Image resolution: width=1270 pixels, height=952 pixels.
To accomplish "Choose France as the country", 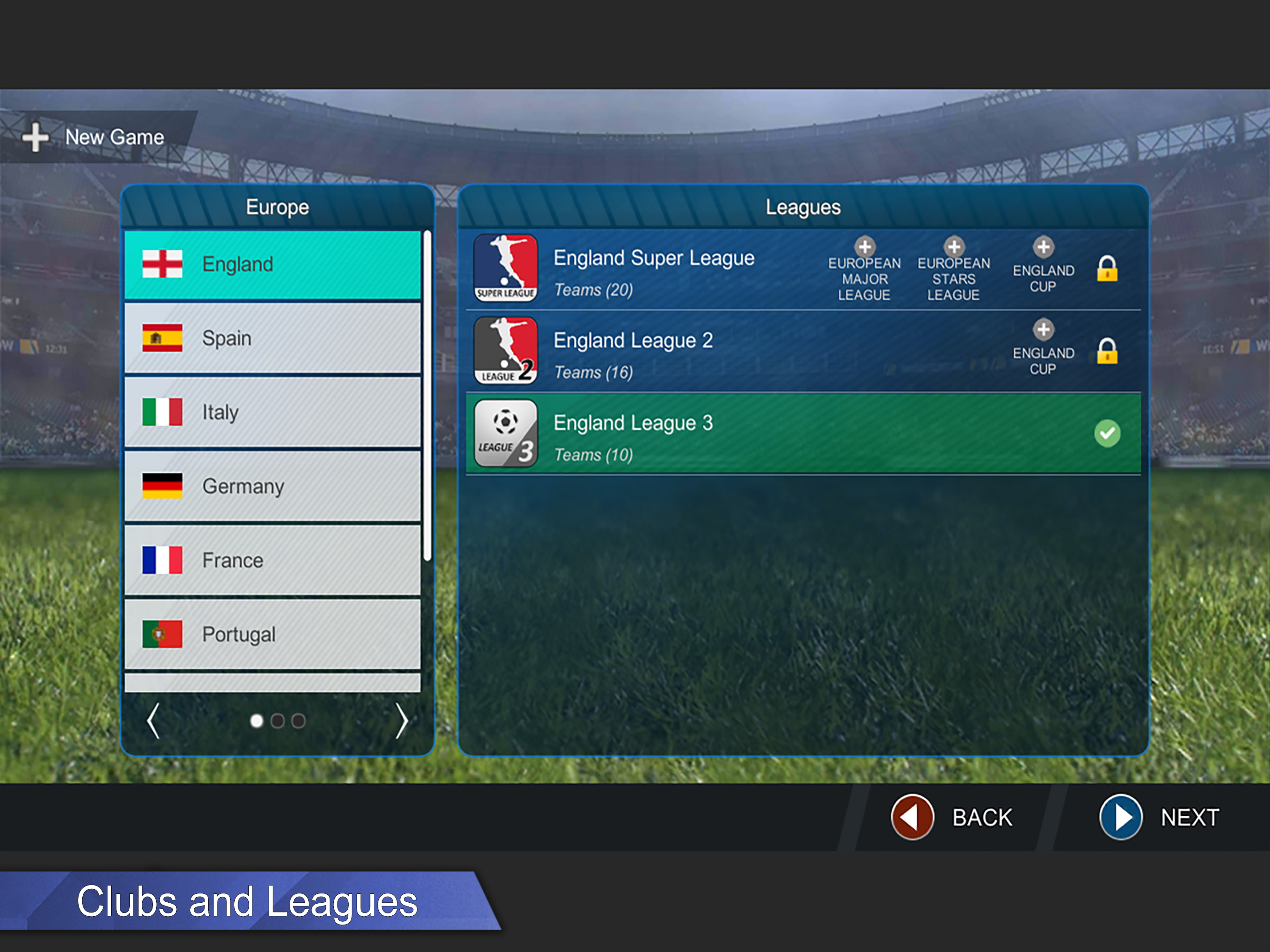I will (272, 561).
